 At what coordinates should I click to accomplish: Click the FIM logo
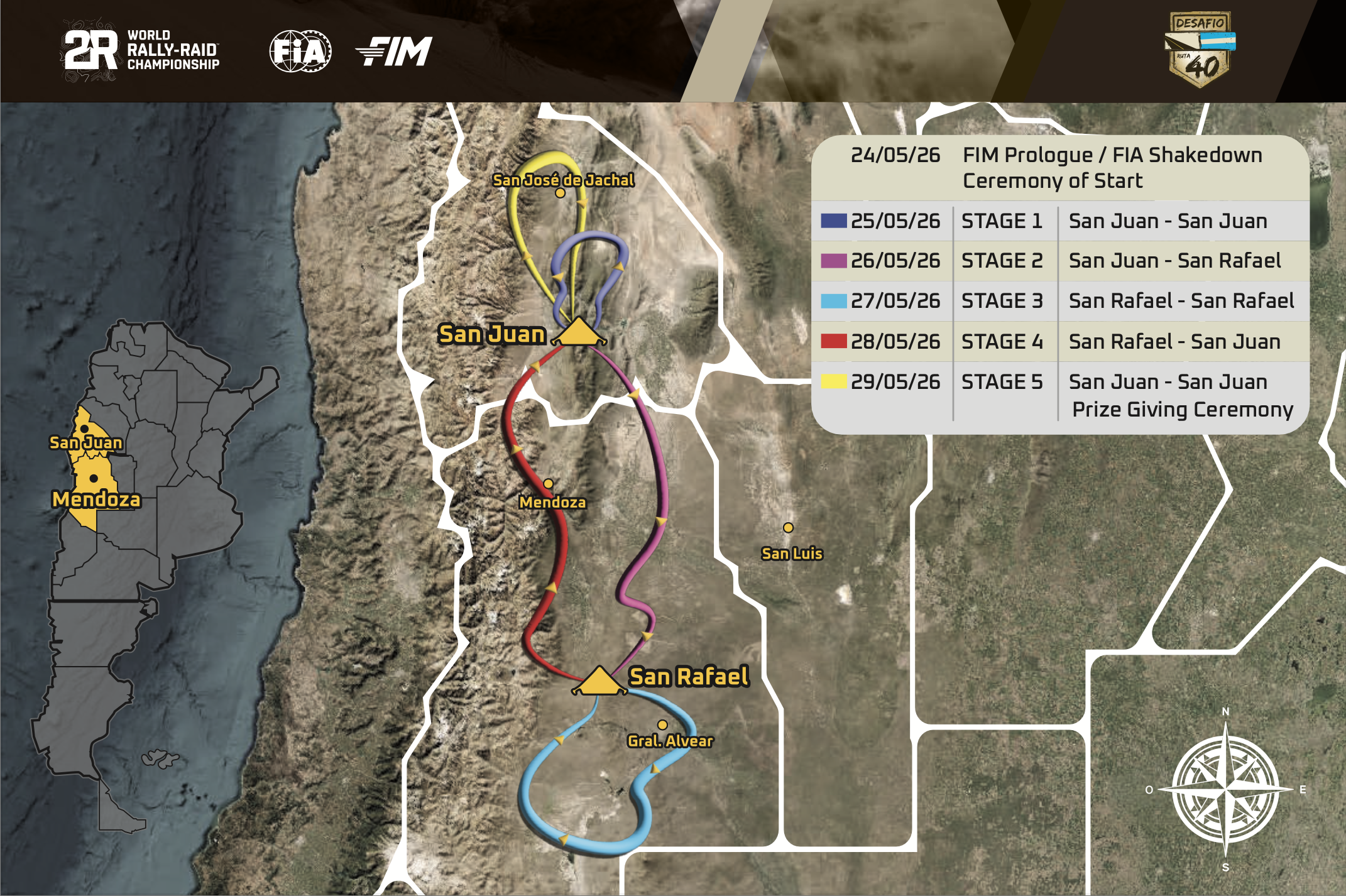point(394,51)
